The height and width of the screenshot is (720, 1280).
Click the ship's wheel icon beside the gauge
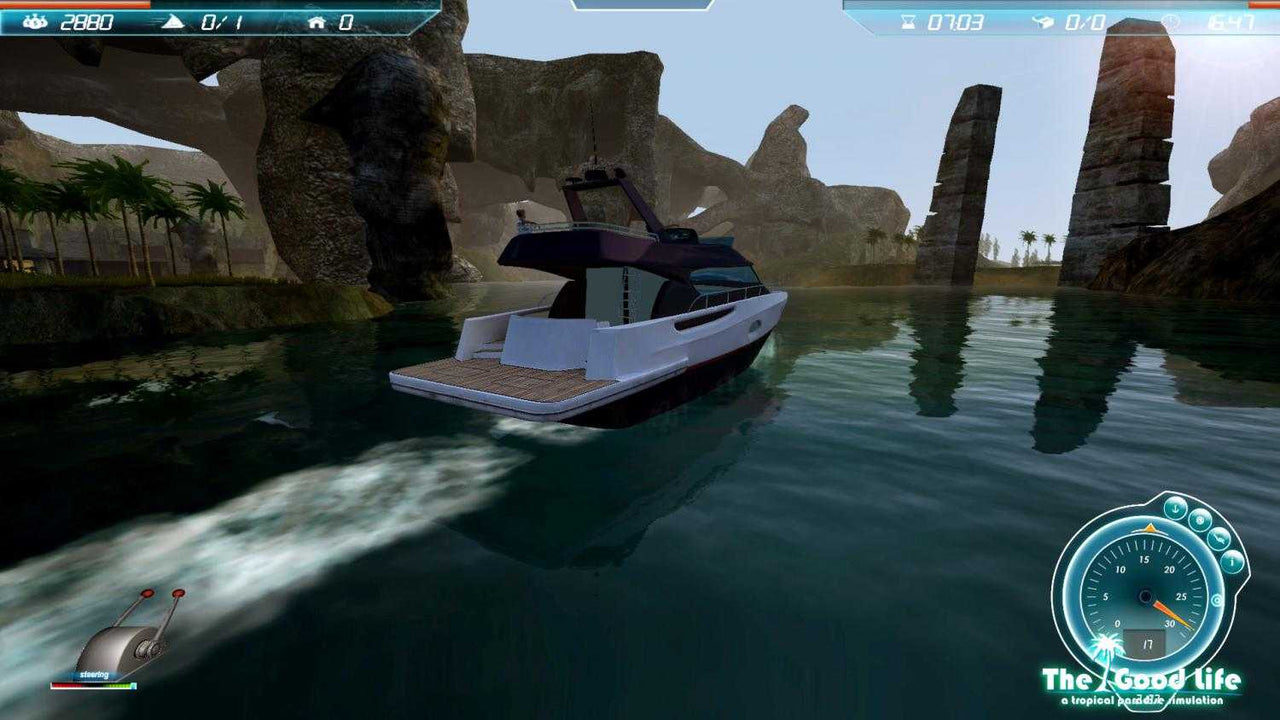pyautogui.click(x=1202, y=519)
